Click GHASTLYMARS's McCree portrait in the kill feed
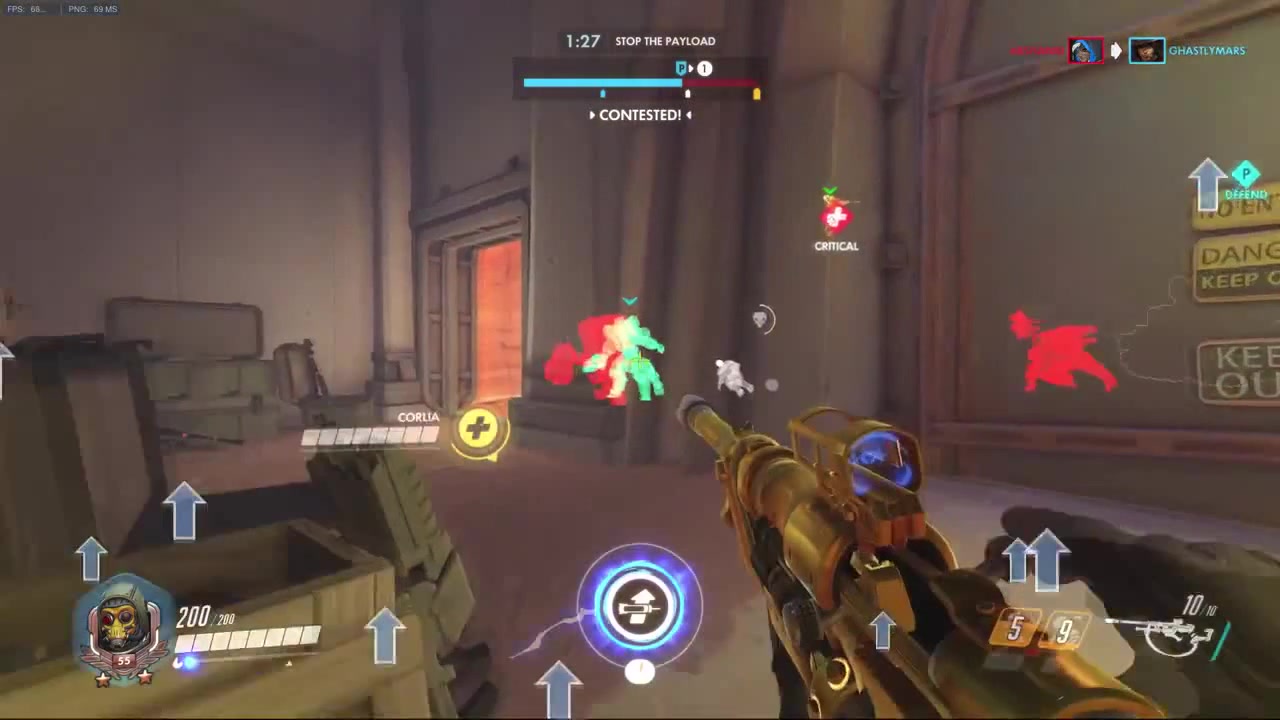Viewport: 1280px width, 720px height. click(1146, 50)
